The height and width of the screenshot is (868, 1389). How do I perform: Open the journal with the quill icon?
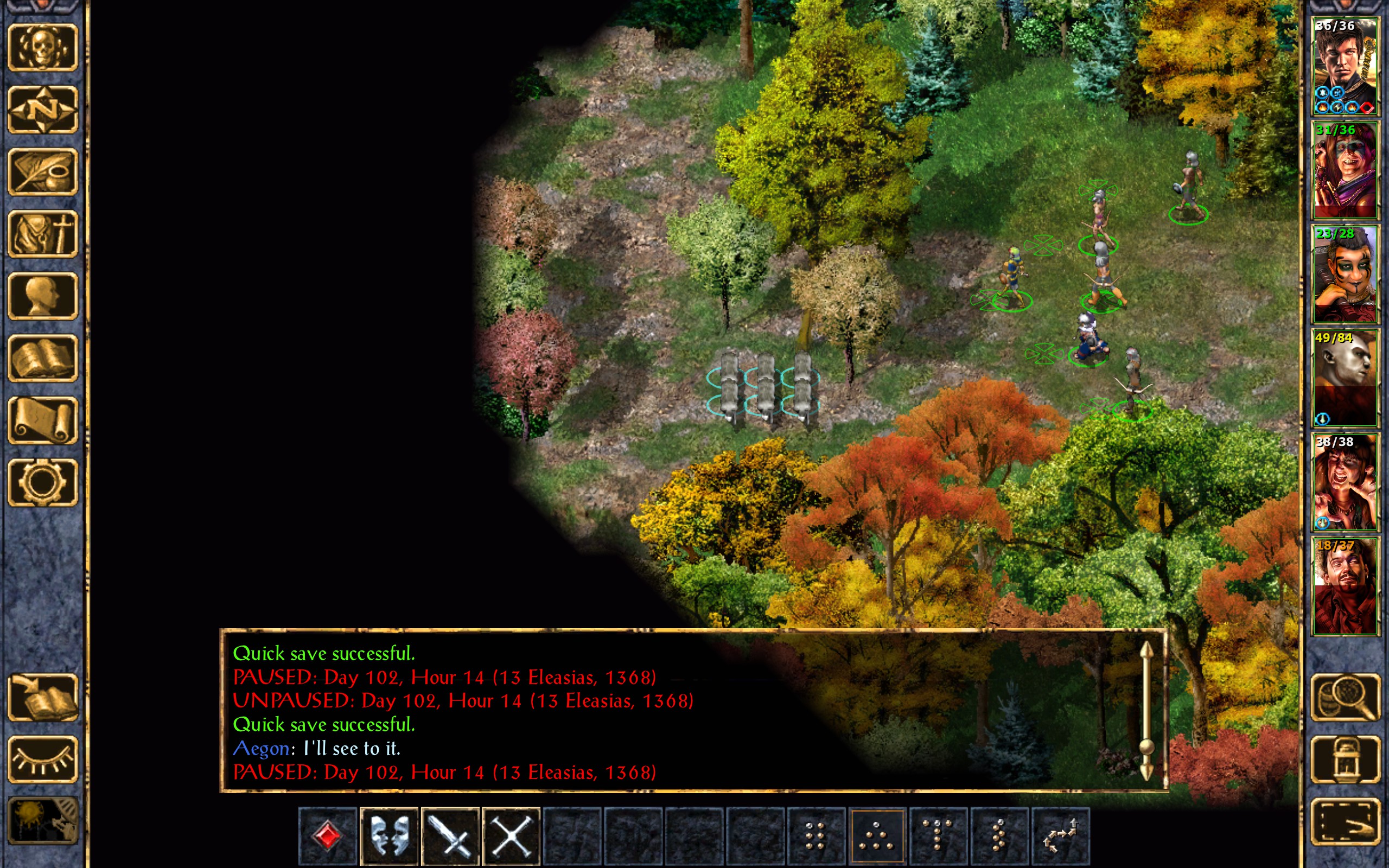[42, 171]
